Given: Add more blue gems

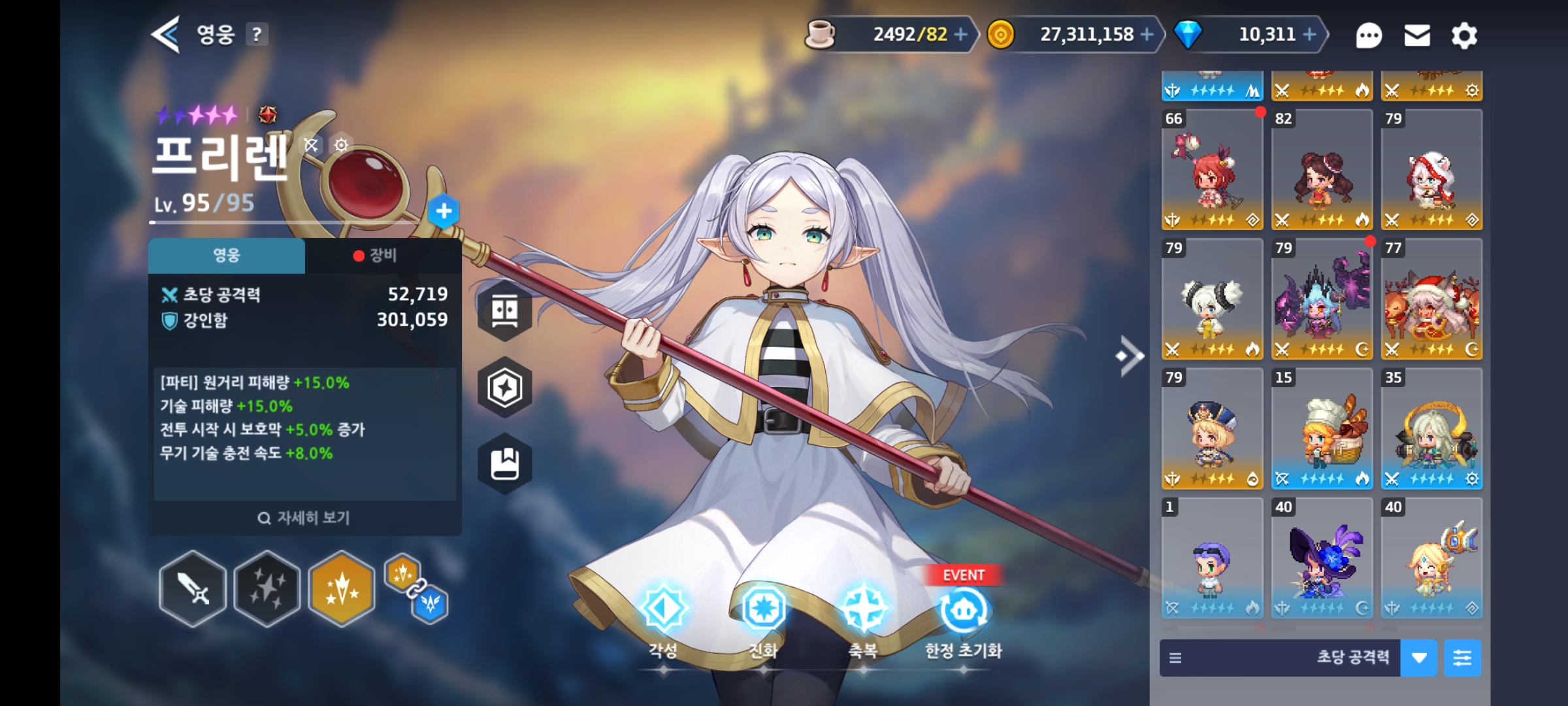Looking at the screenshot, I should [1309, 35].
